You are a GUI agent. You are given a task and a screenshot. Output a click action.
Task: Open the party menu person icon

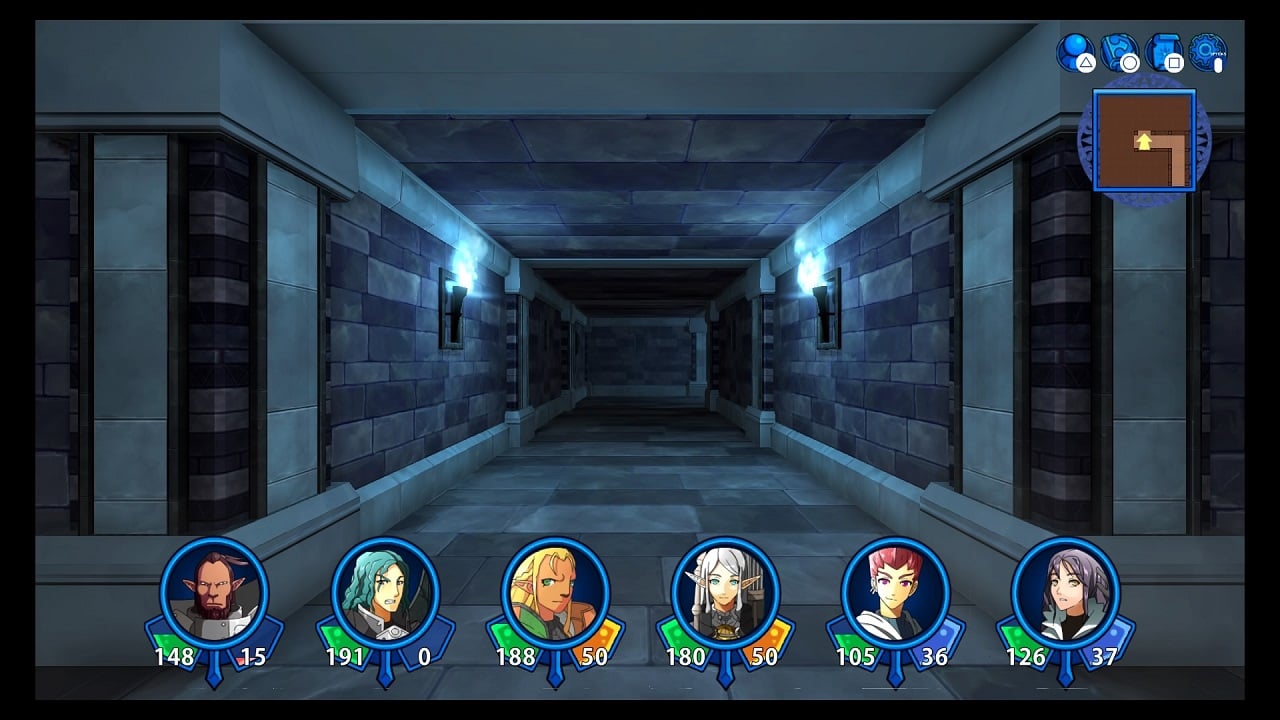pos(1076,51)
